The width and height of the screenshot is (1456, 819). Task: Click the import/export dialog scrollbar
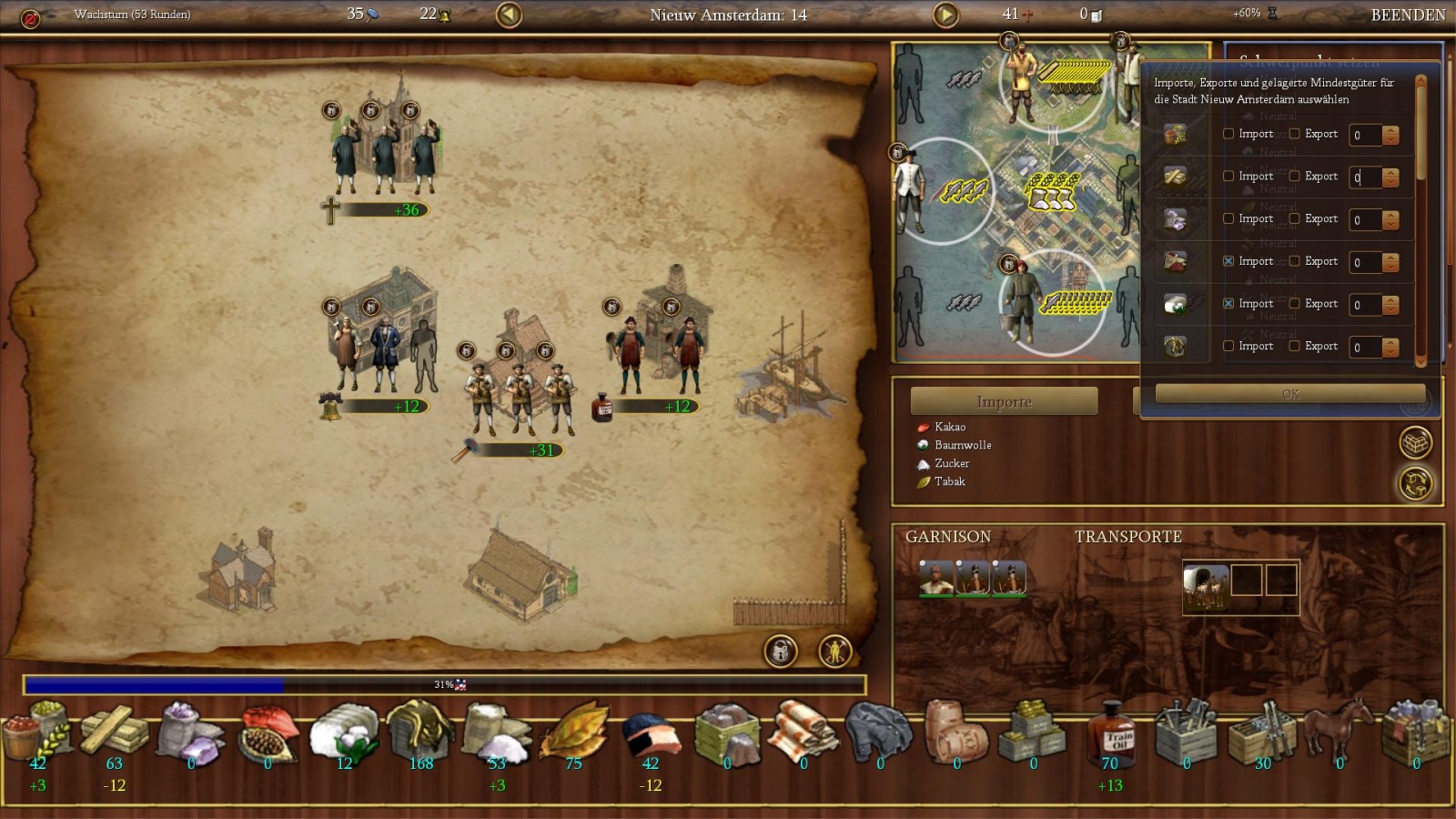coord(1421,218)
